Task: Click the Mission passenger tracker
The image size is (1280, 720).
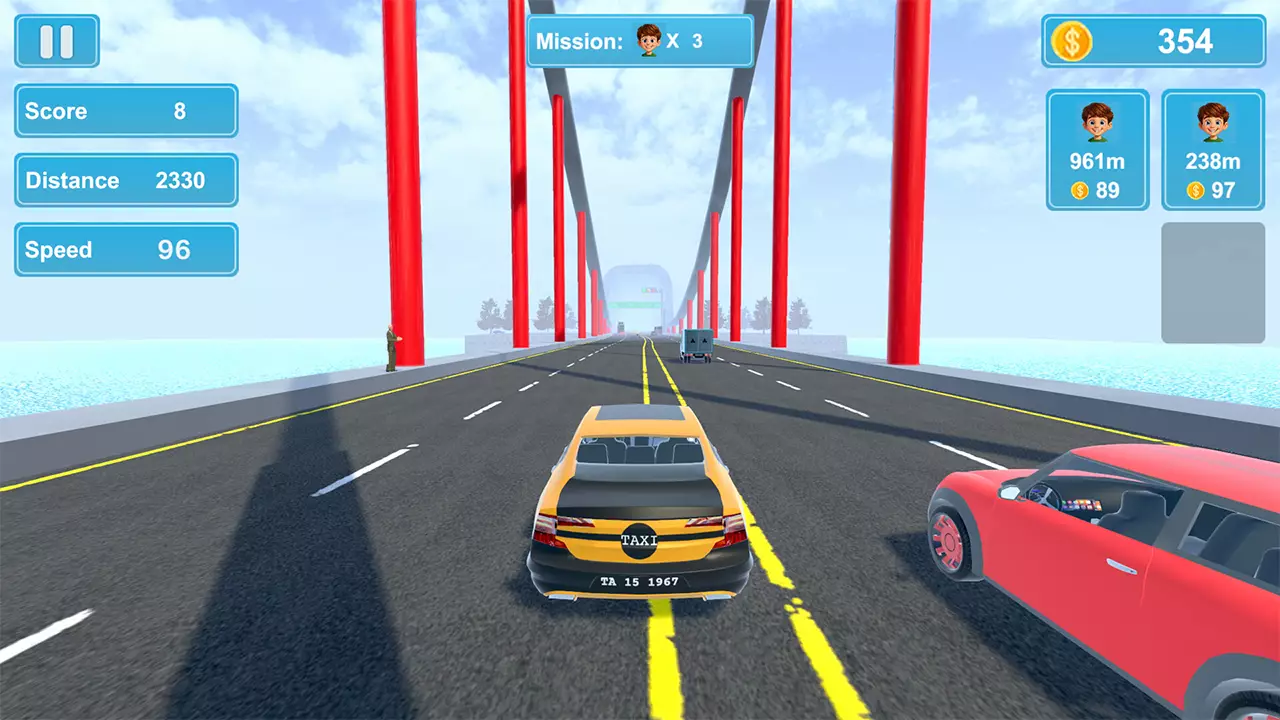Action: pos(640,41)
